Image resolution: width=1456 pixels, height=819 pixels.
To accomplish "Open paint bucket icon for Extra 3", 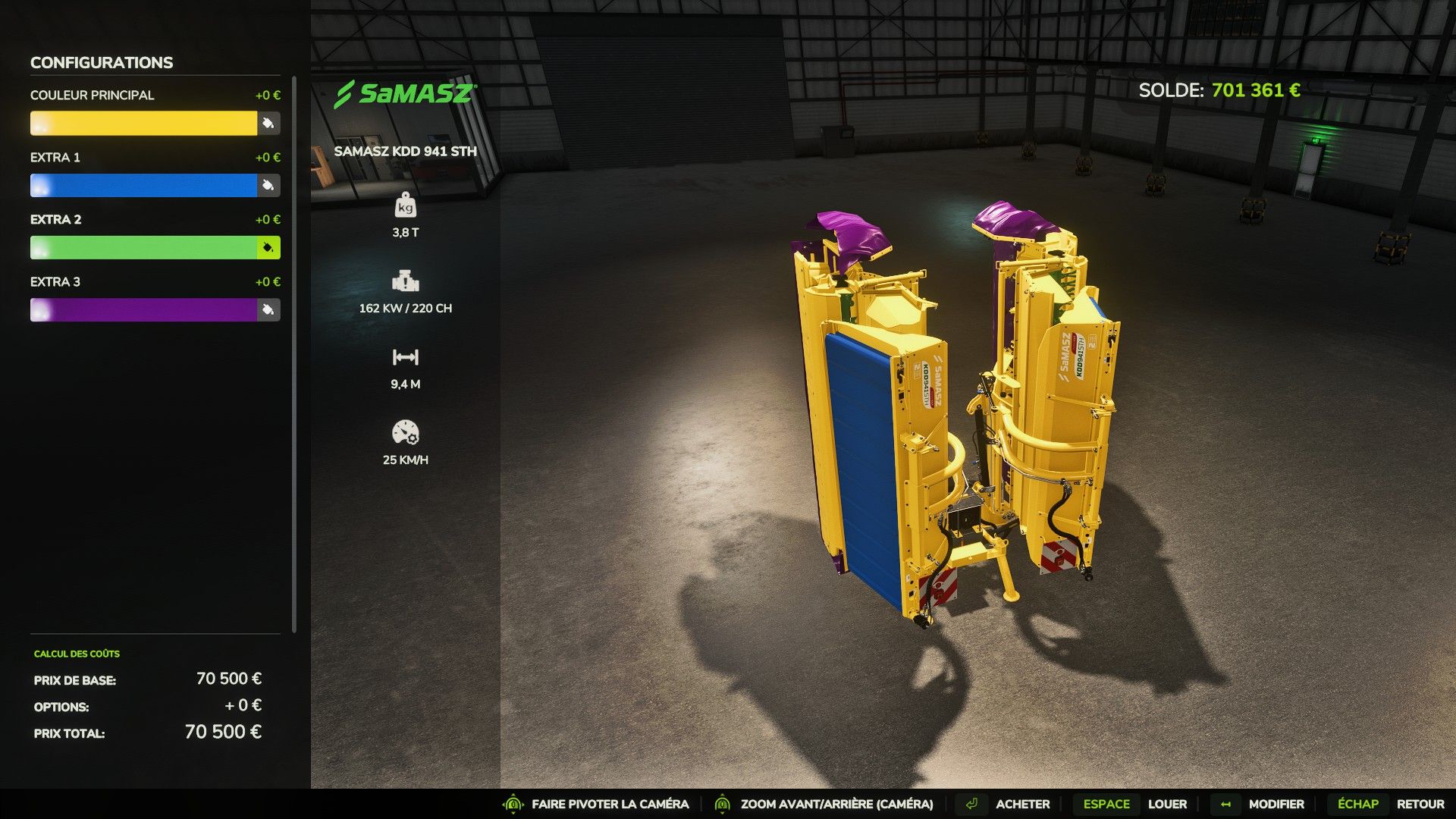I will 268,309.
